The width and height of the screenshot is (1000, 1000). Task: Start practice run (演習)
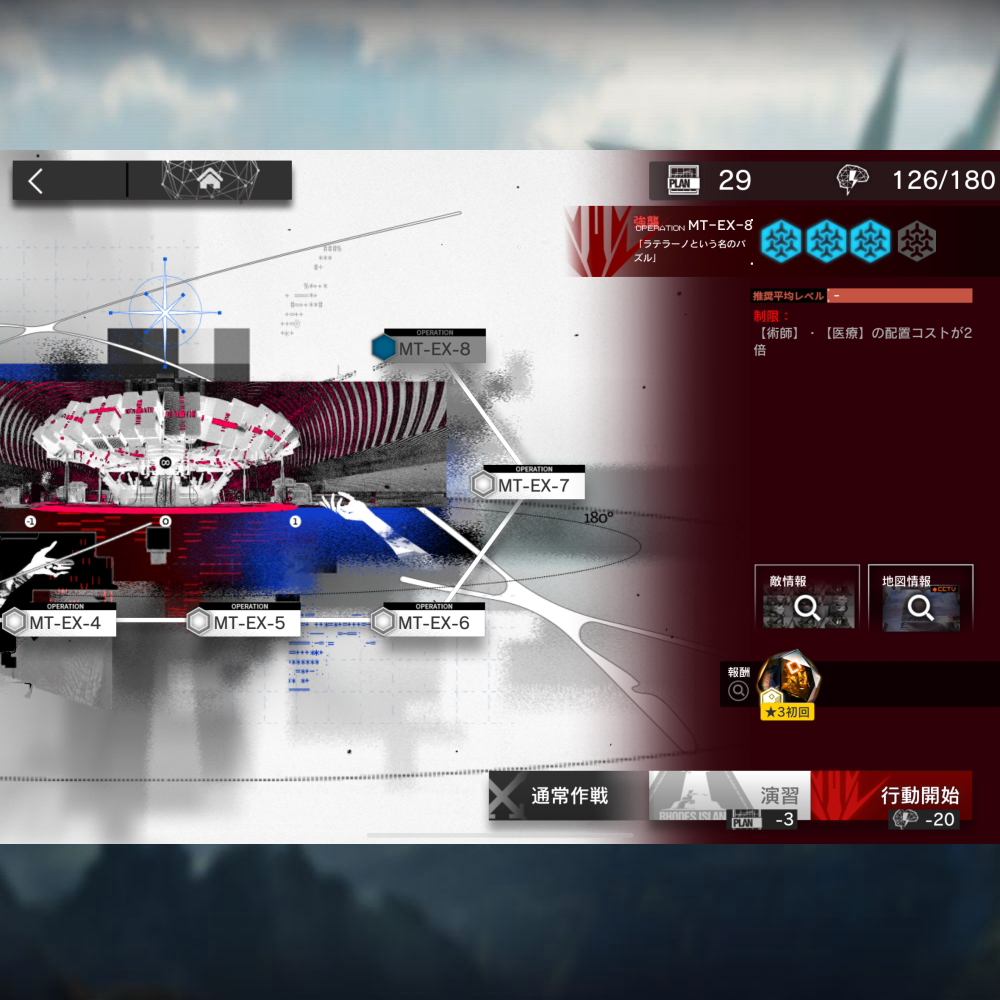pos(730,797)
